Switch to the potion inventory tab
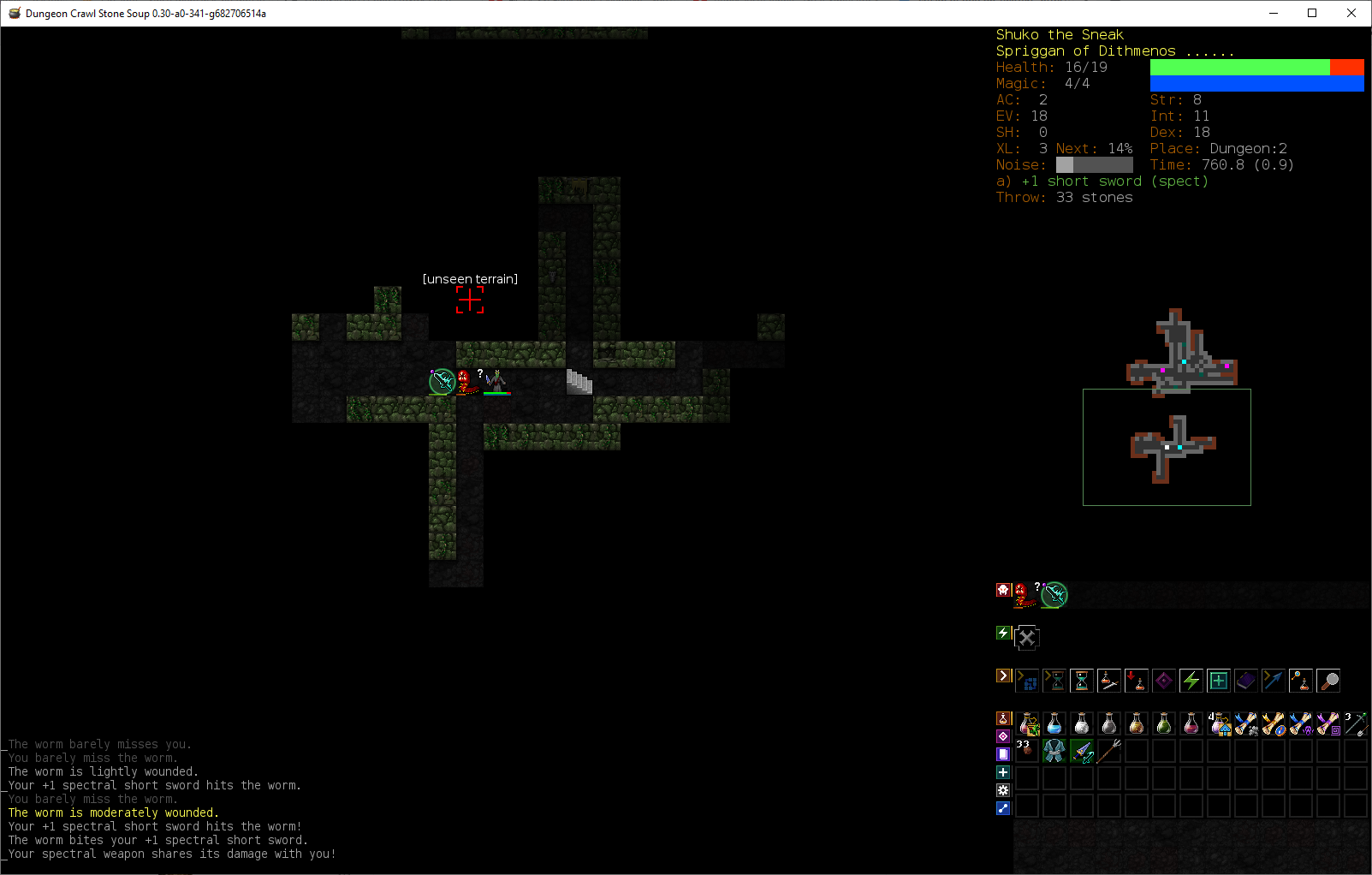The width and height of the screenshot is (1372, 875). click(x=1003, y=718)
